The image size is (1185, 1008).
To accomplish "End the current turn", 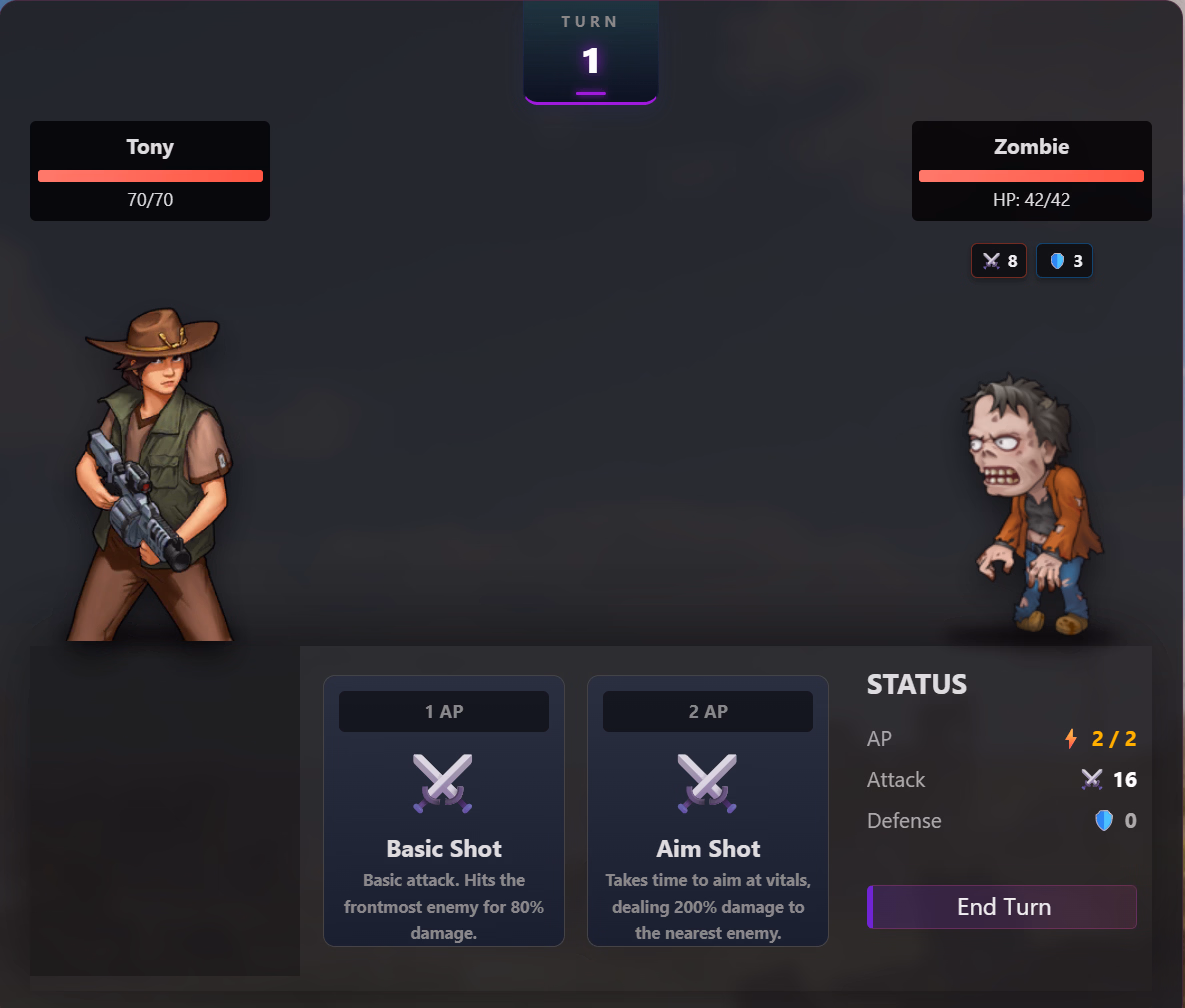I will (1002, 907).
